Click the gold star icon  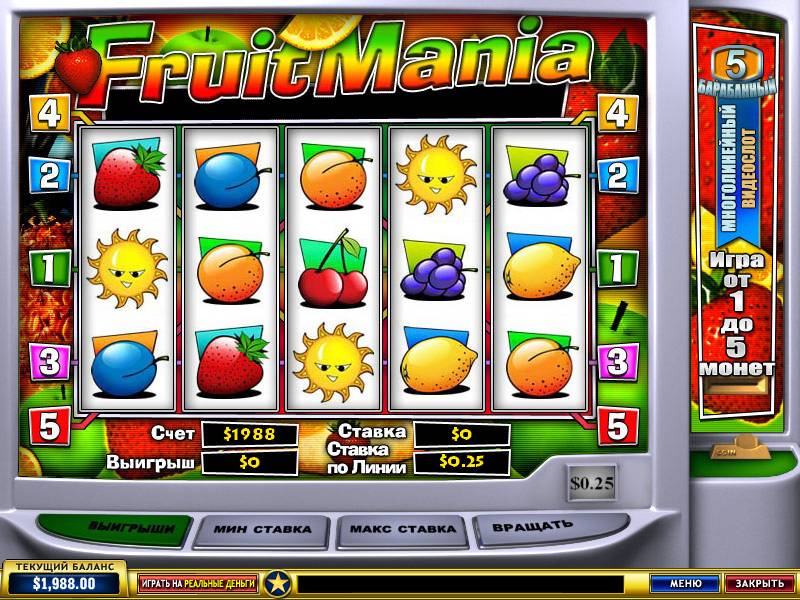(278, 582)
